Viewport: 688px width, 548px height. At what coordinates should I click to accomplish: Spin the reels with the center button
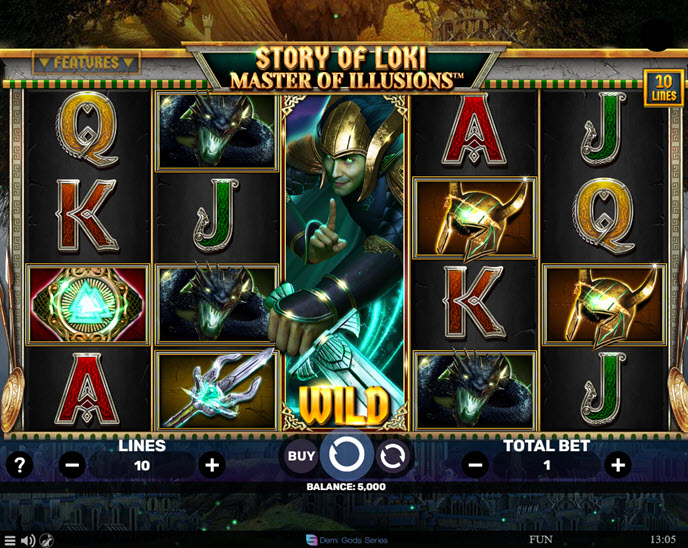point(347,456)
